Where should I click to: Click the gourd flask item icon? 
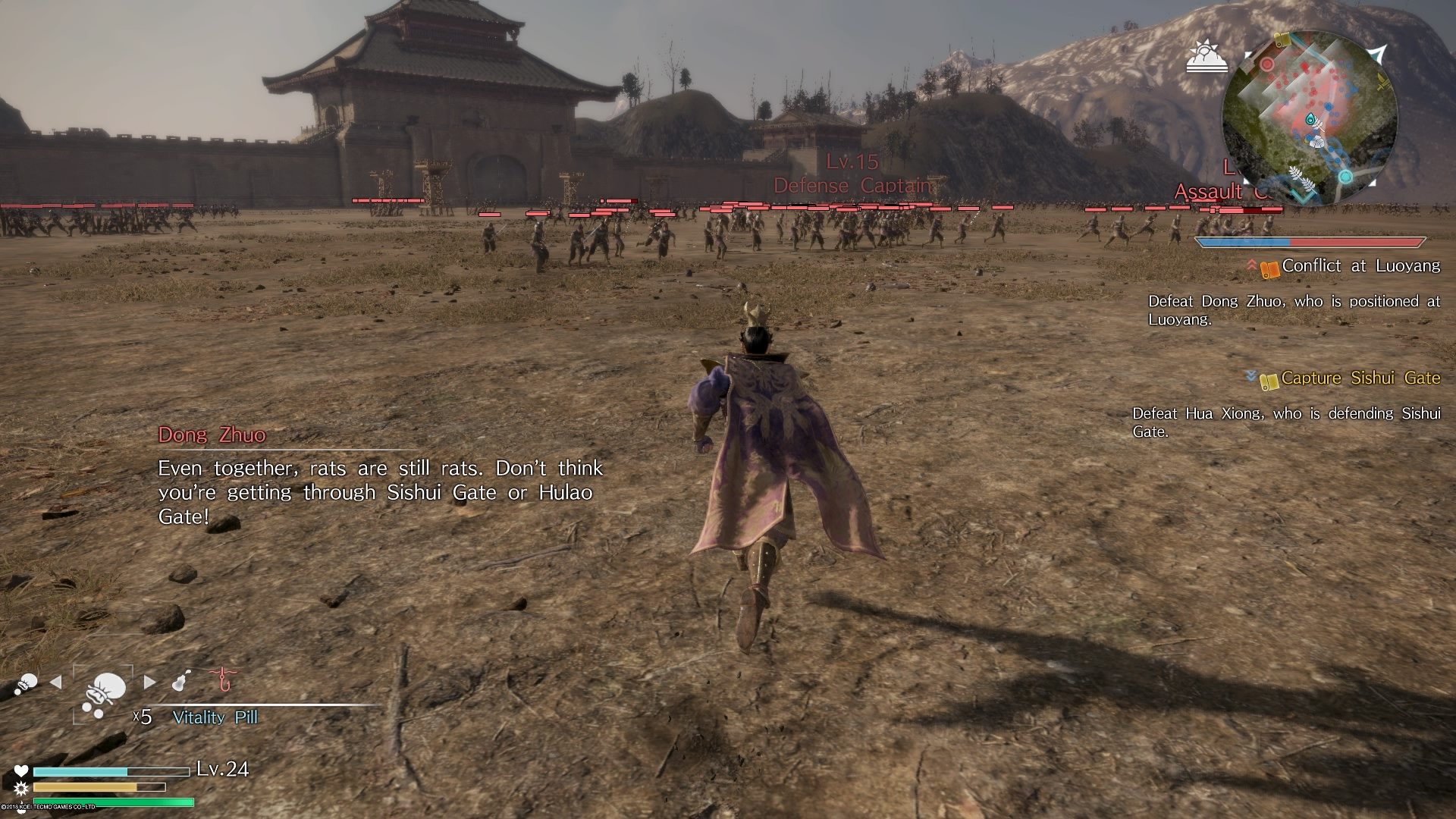click(179, 680)
